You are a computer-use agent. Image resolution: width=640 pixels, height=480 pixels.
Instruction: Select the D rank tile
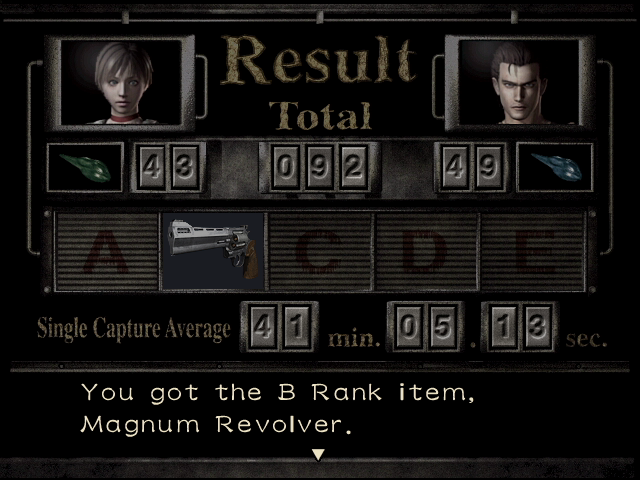(425, 251)
